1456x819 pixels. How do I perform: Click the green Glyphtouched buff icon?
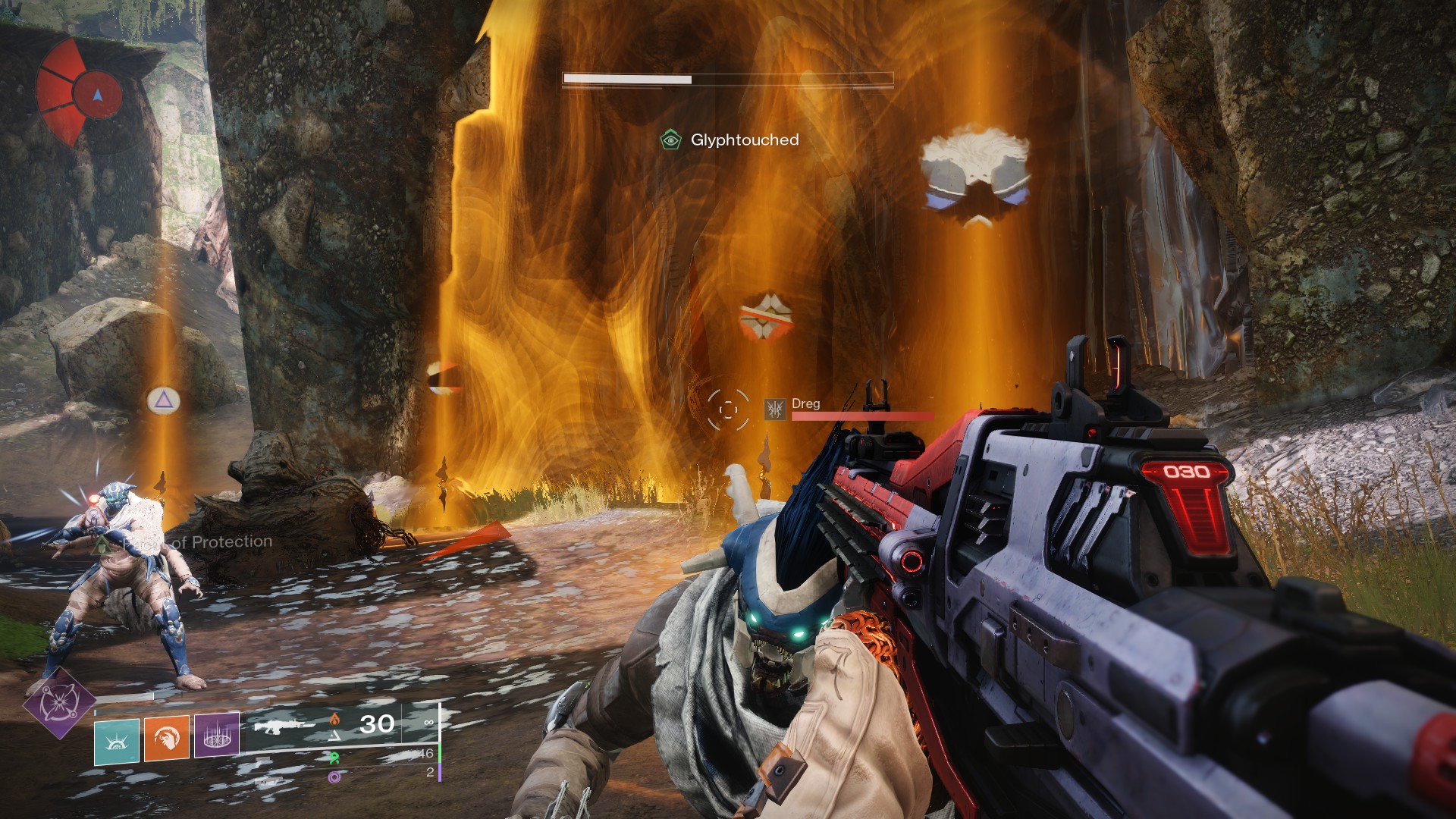coord(670,140)
